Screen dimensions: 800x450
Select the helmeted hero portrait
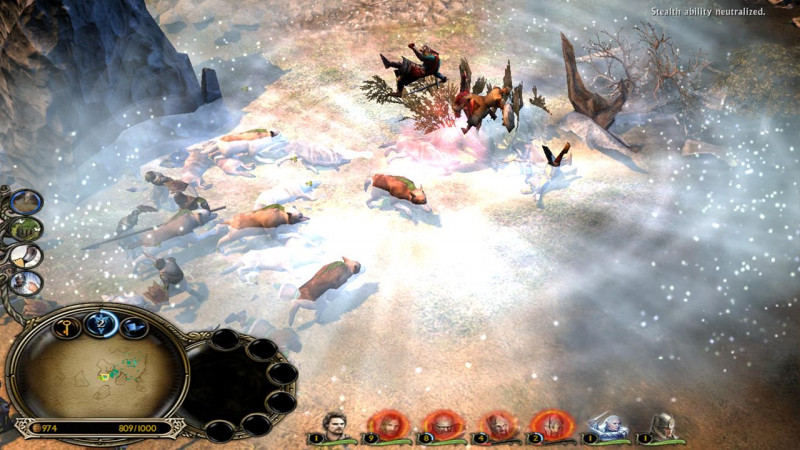tap(661, 427)
